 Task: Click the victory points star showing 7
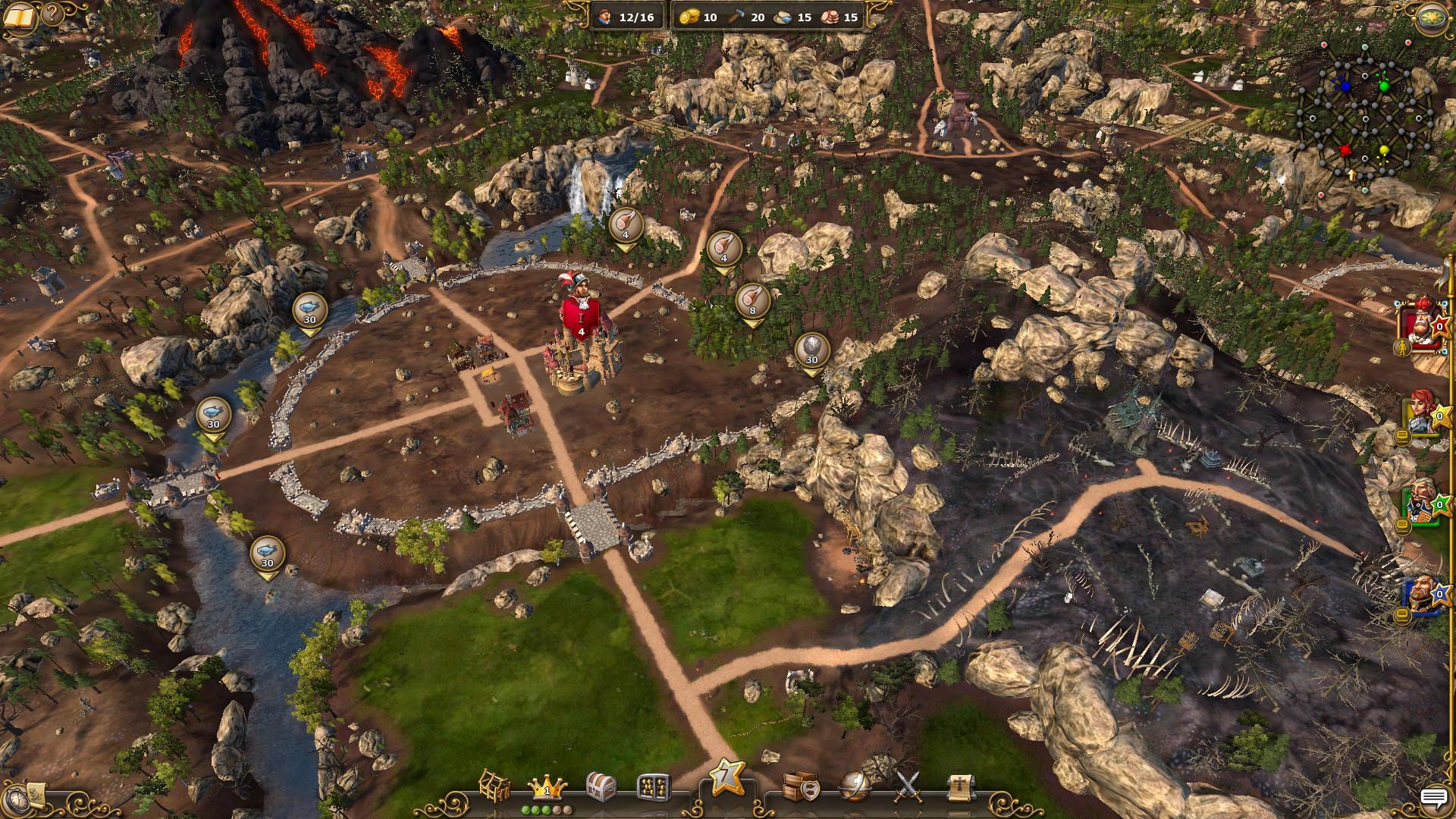pyautogui.click(x=726, y=777)
